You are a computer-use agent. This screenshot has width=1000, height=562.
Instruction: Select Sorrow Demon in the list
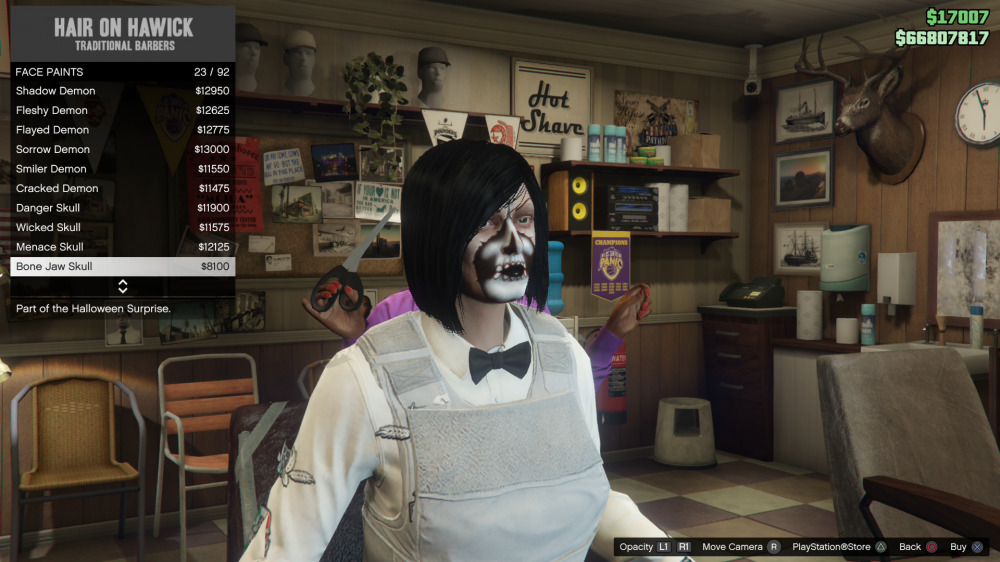point(122,149)
